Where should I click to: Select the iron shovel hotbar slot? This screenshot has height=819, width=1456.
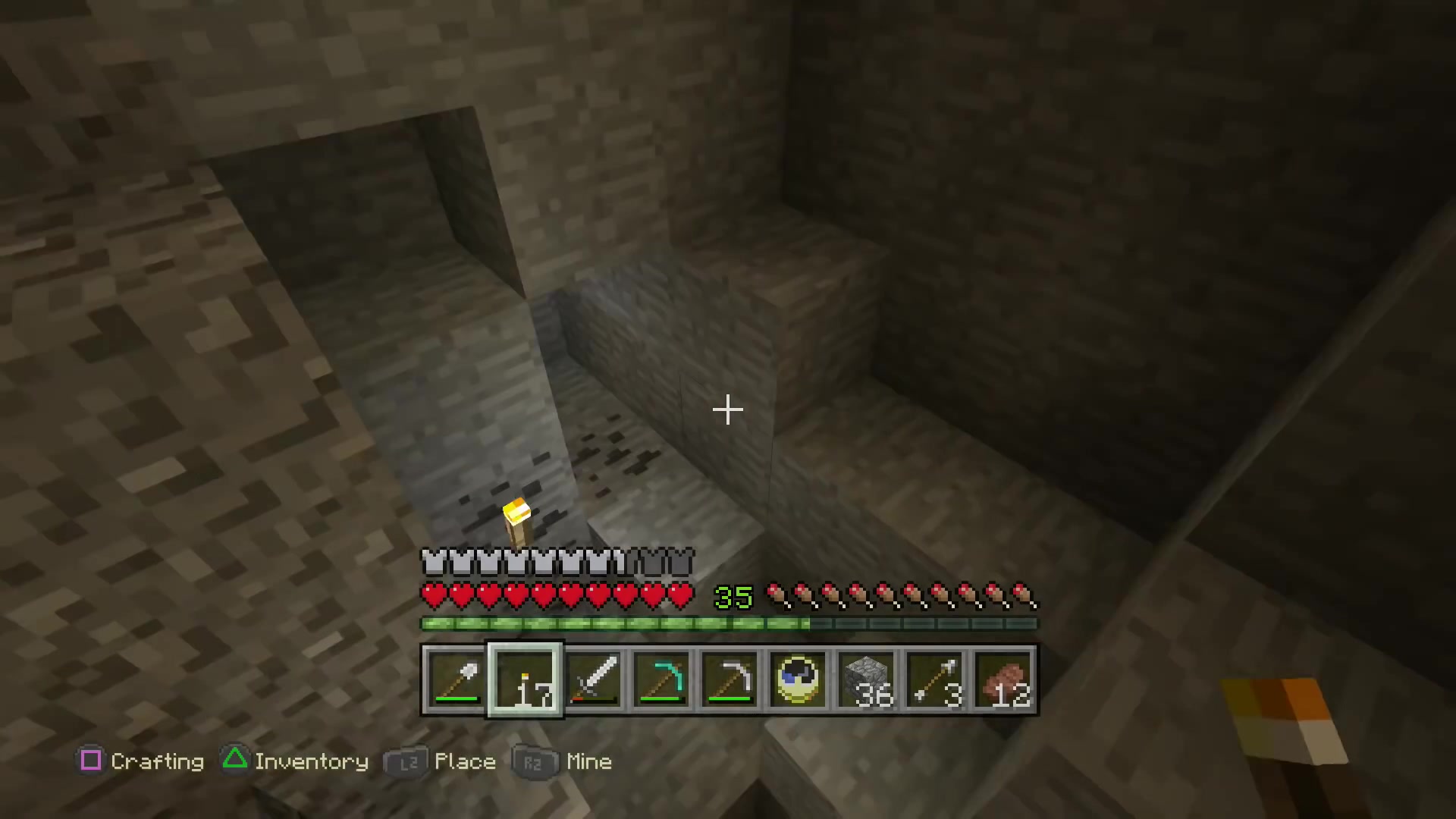click(456, 680)
